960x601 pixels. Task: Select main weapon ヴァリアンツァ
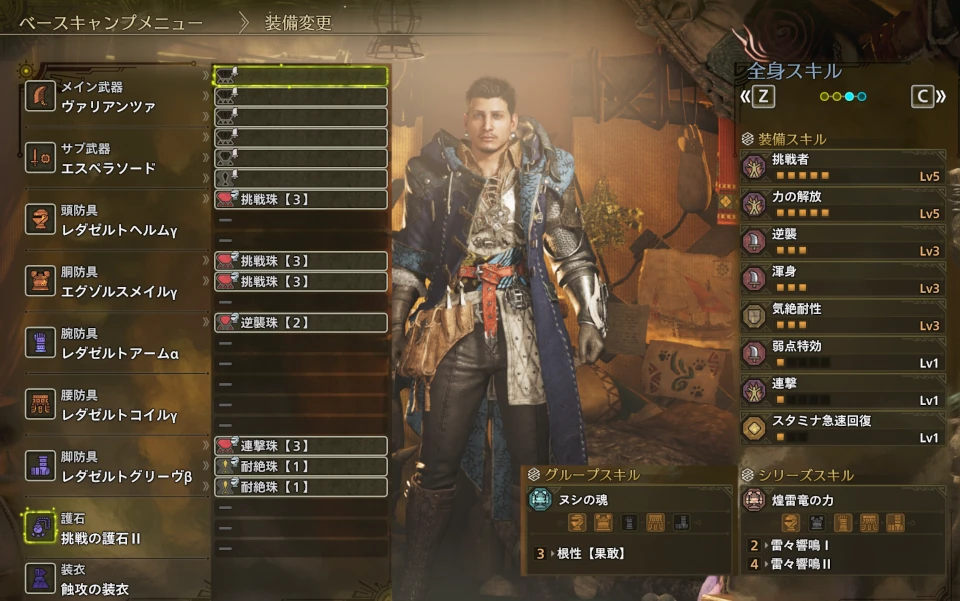pos(108,97)
